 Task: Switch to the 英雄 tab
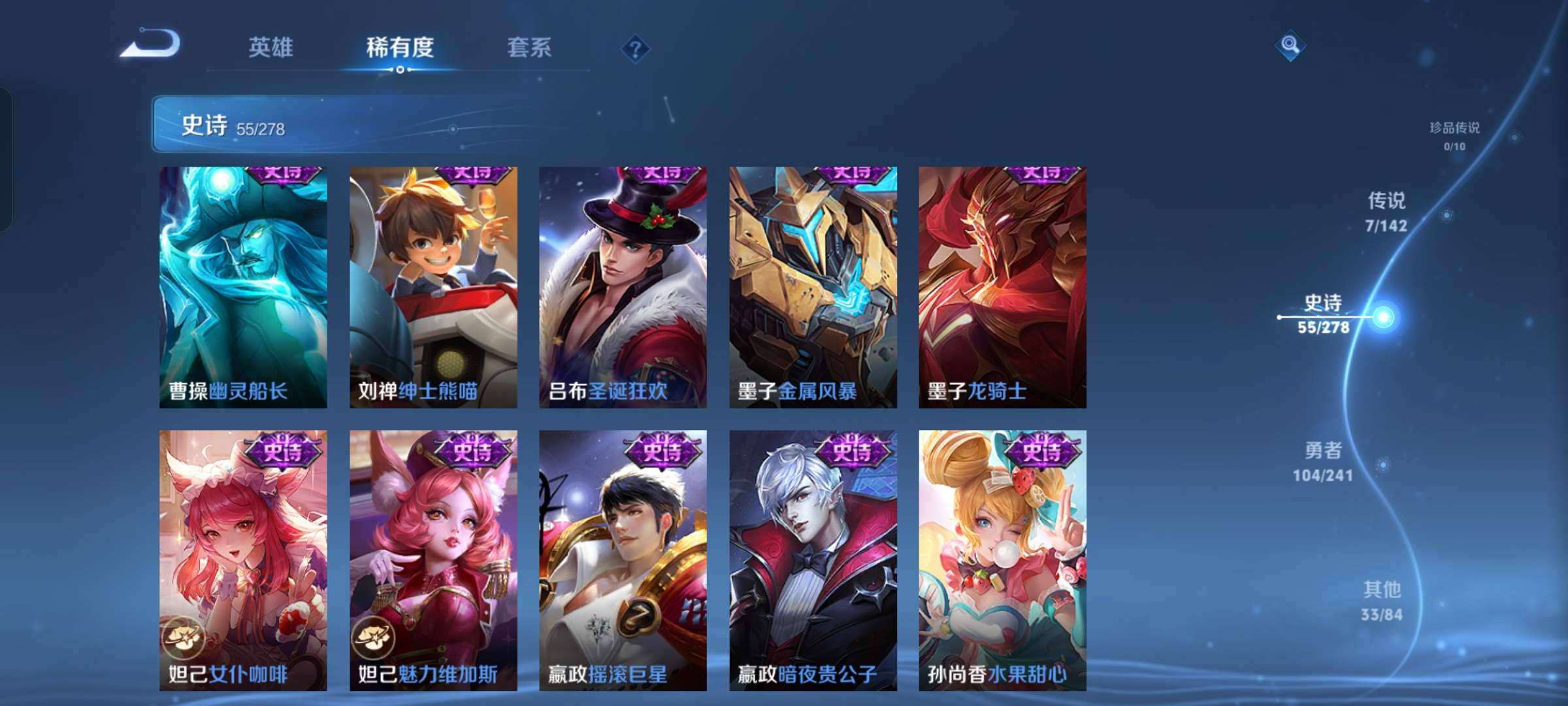(x=272, y=48)
